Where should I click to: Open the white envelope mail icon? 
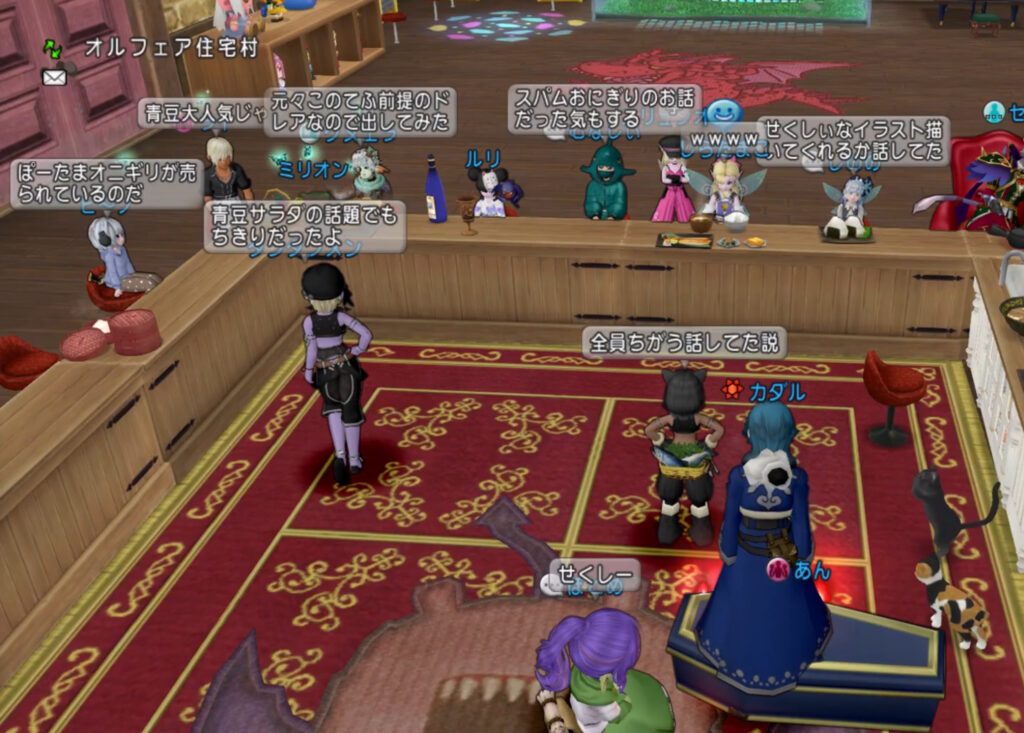coord(54,77)
